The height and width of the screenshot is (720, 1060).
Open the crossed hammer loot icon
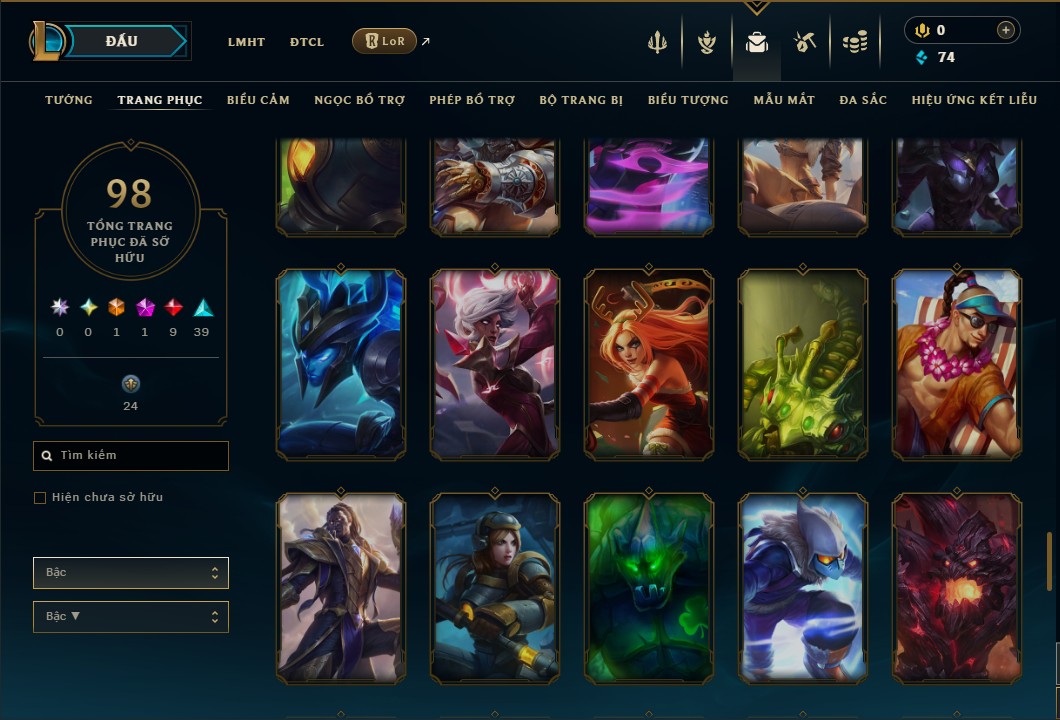[805, 42]
